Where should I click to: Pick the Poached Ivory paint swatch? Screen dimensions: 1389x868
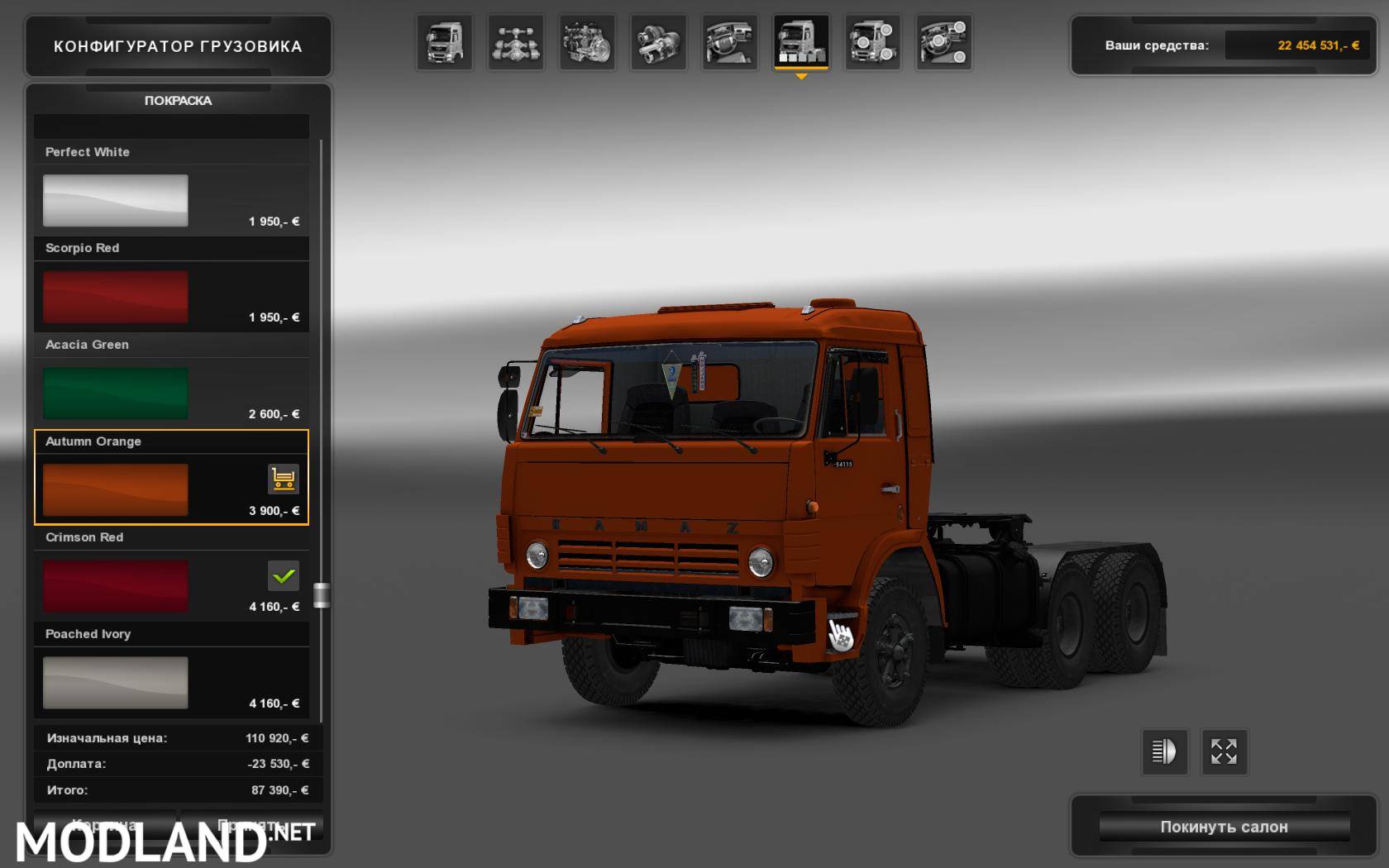(x=115, y=683)
